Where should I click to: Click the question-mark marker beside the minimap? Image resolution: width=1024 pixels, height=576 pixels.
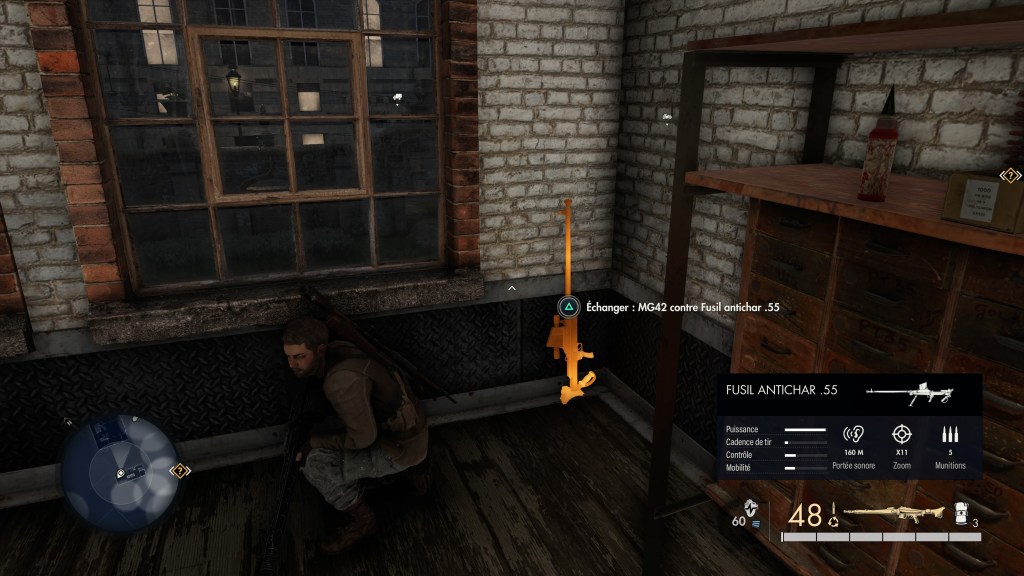tap(179, 469)
